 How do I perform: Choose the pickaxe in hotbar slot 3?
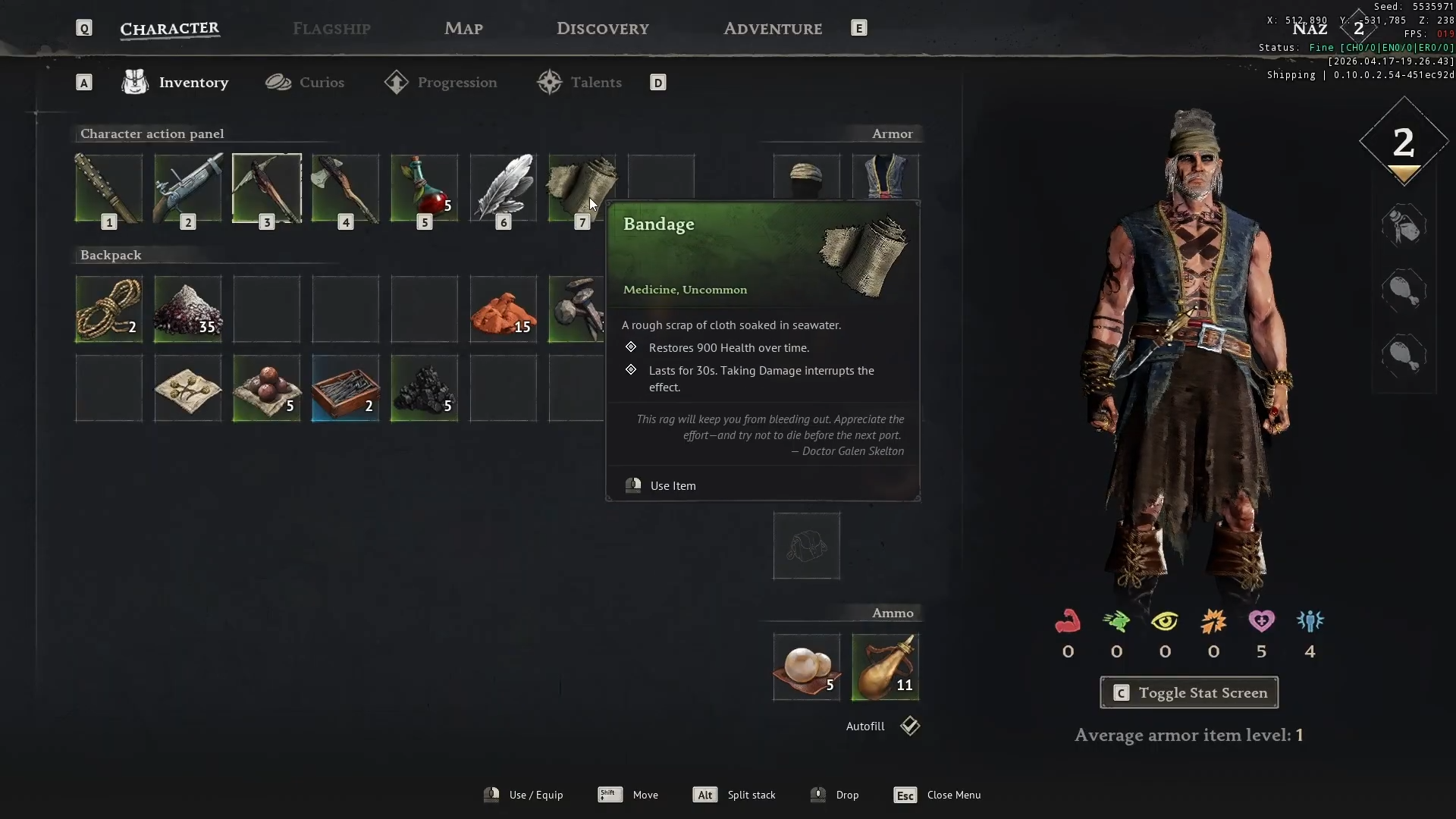pos(266,188)
